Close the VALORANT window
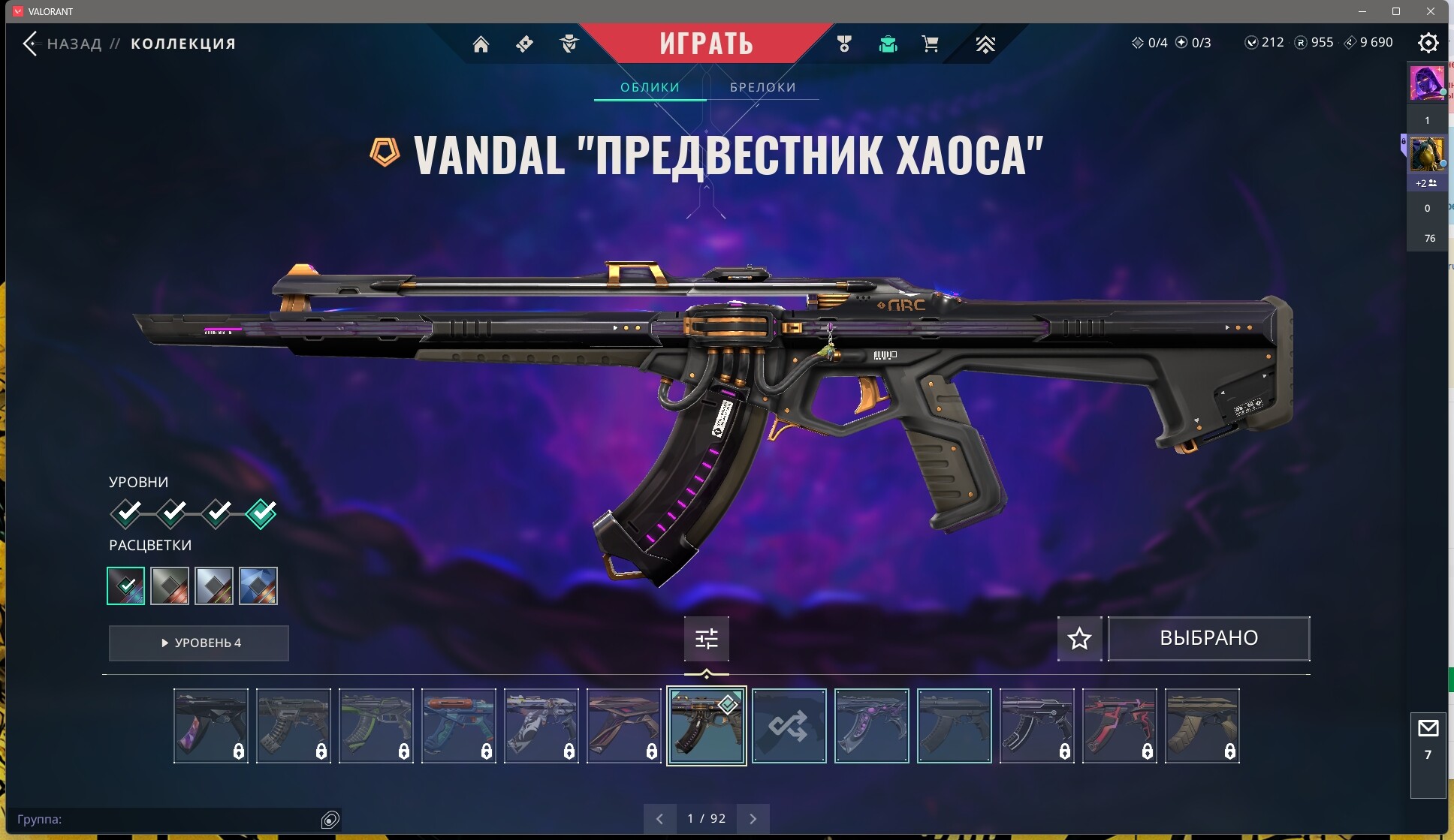This screenshot has height=840, width=1454. pos(1431,11)
